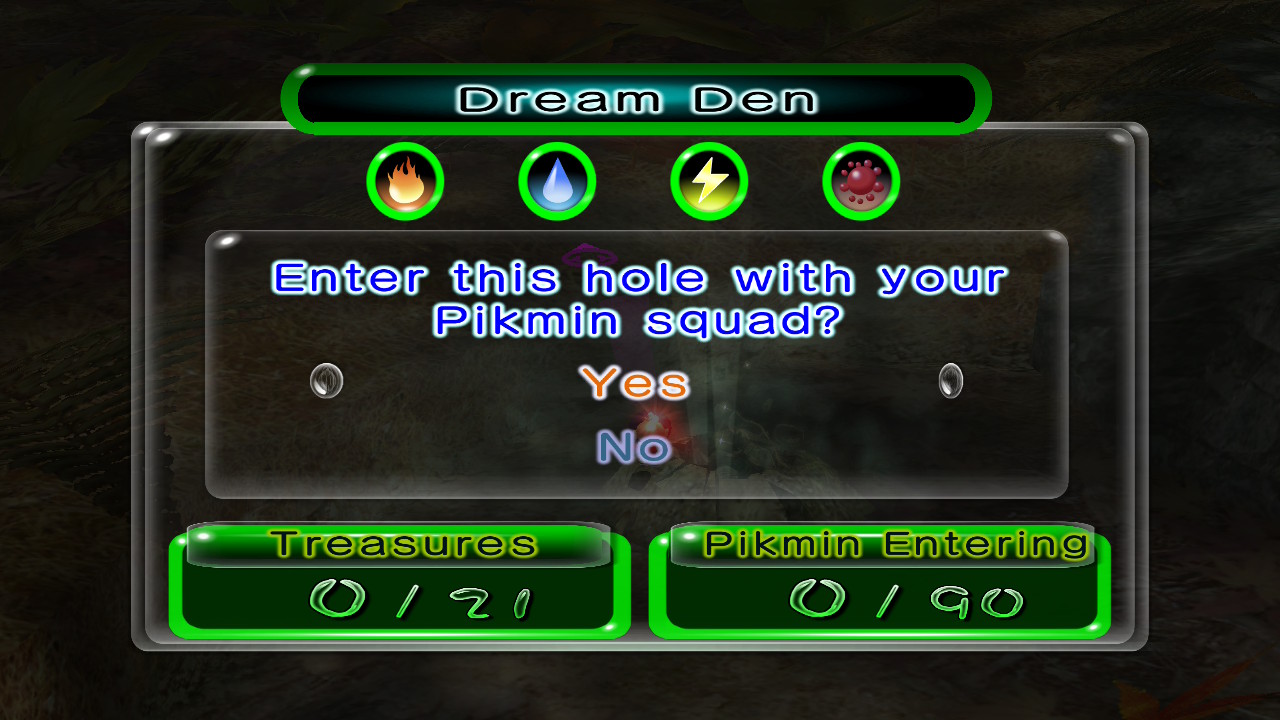
Task: Select No to stay above ground
Action: pos(632,447)
